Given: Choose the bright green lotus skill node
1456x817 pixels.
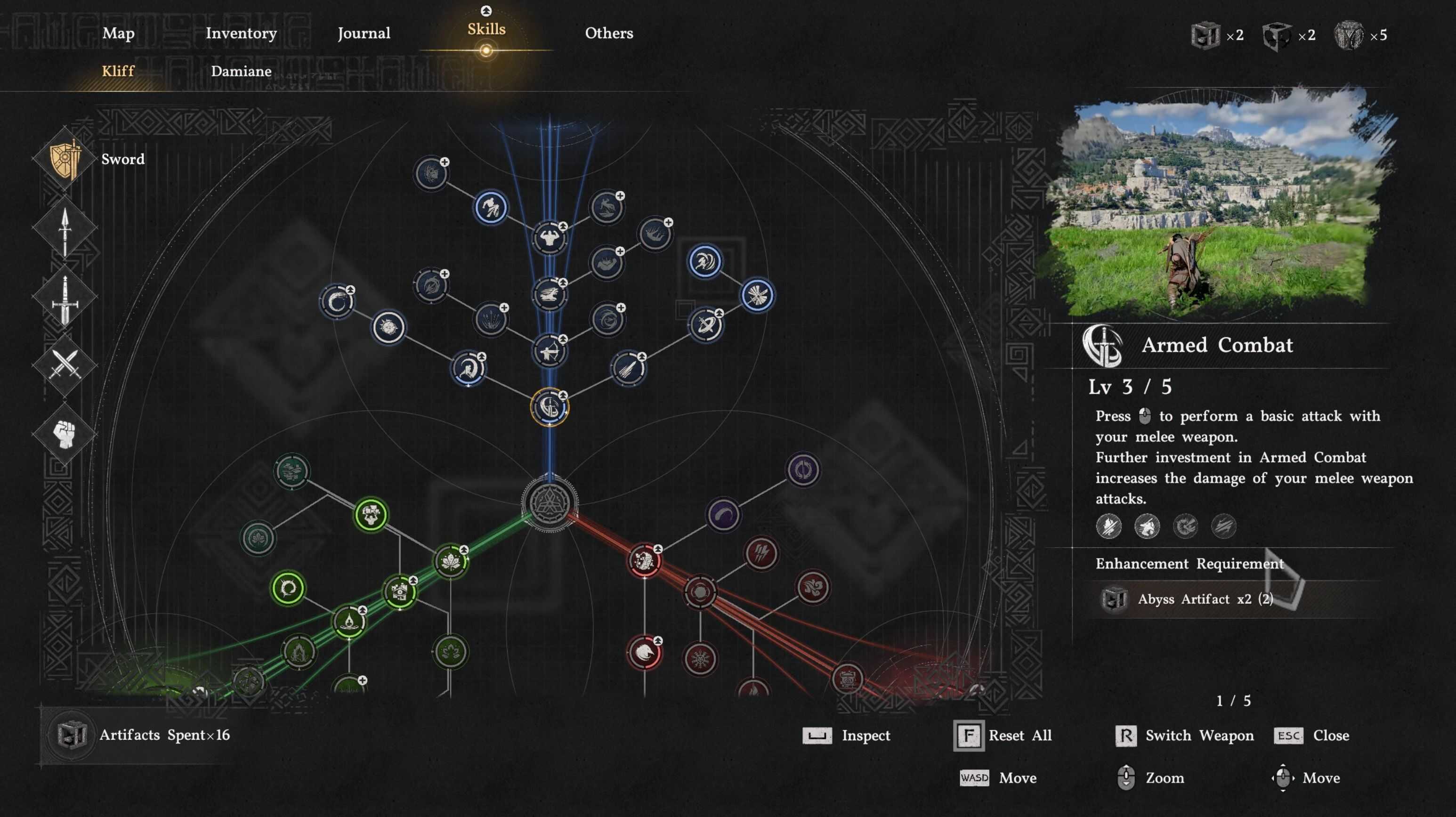Looking at the screenshot, I should tap(451, 561).
